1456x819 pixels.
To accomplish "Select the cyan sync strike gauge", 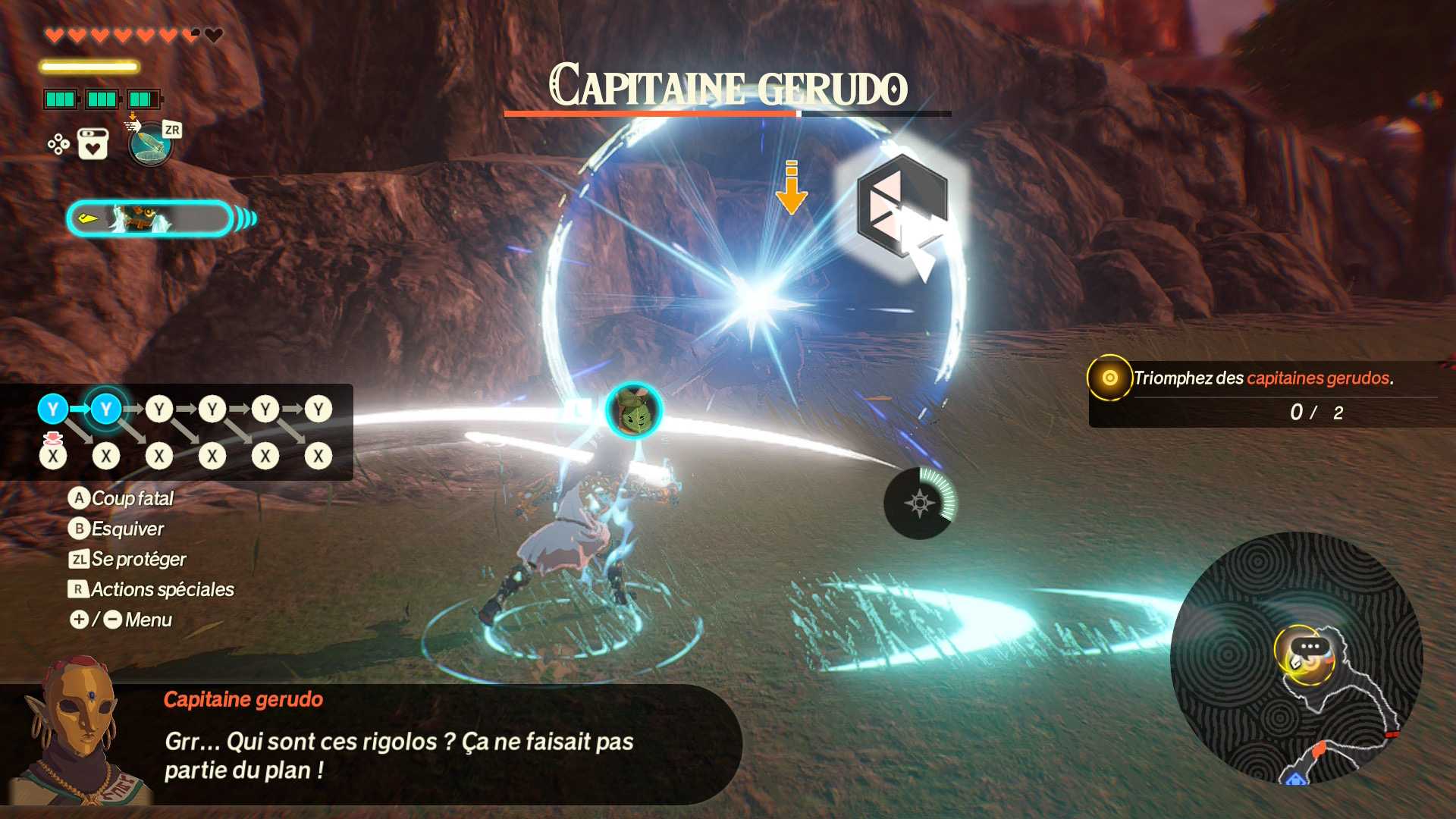I will pos(150,219).
